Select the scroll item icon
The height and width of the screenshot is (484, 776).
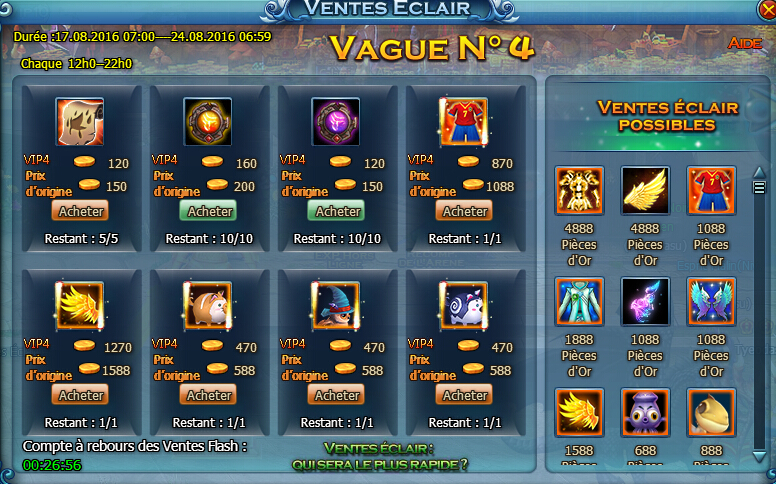coord(80,122)
